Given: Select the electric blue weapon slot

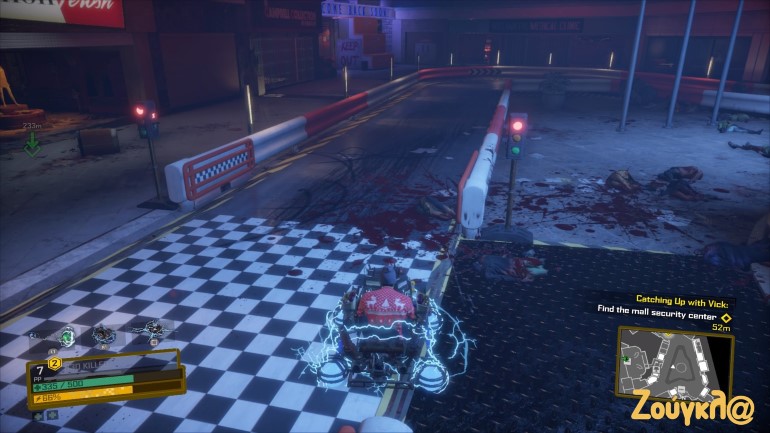Looking at the screenshot, I should tap(150, 331).
